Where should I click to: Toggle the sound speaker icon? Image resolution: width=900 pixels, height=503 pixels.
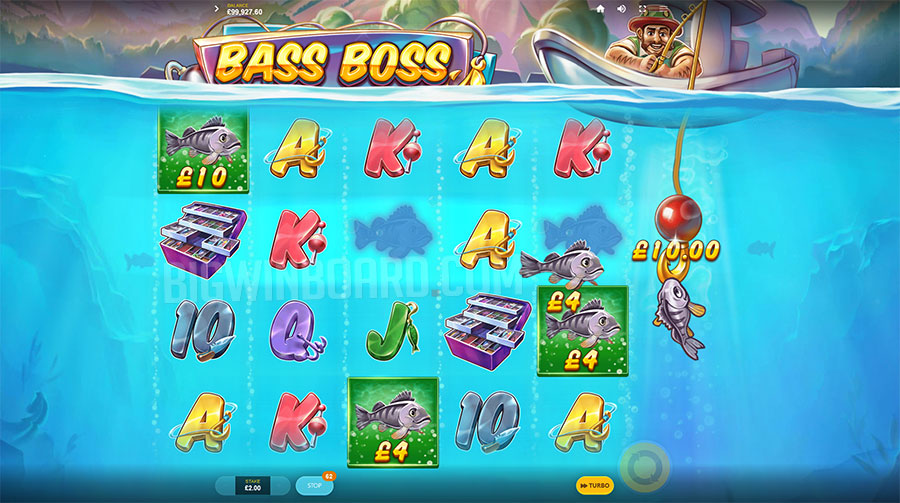pyautogui.click(x=621, y=8)
